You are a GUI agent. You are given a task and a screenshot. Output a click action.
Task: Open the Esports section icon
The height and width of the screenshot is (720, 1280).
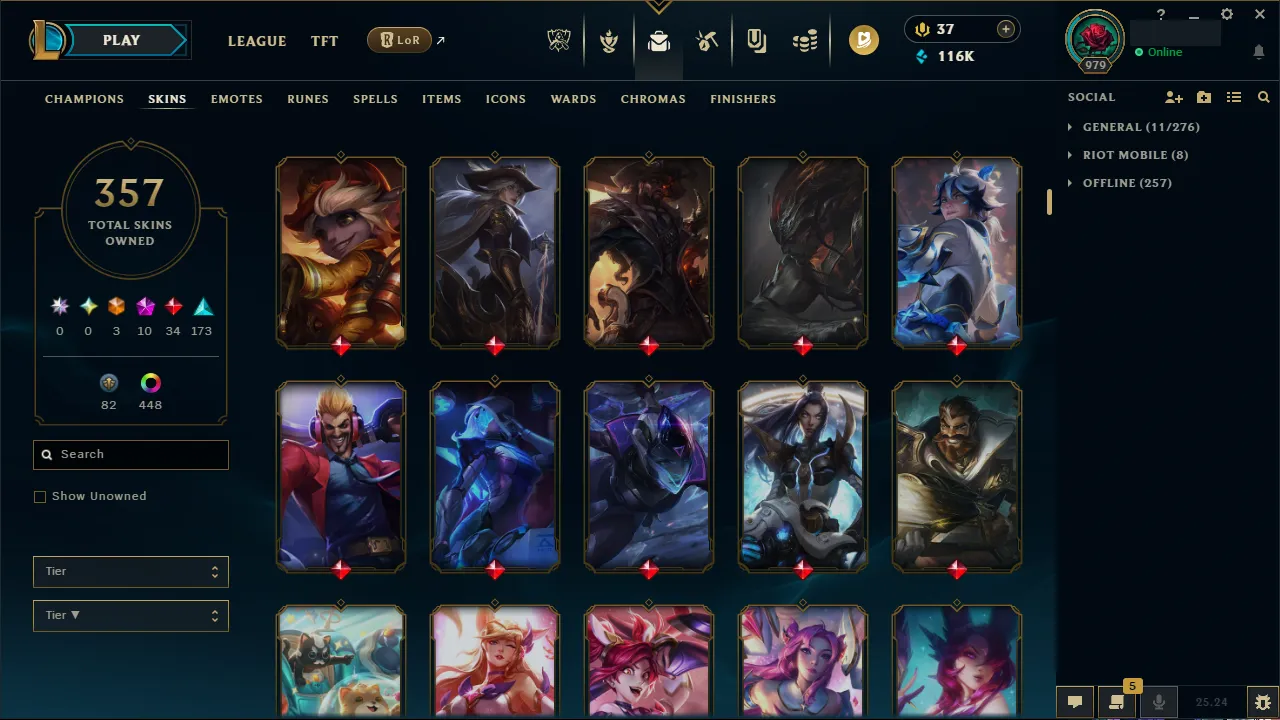(x=559, y=40)
